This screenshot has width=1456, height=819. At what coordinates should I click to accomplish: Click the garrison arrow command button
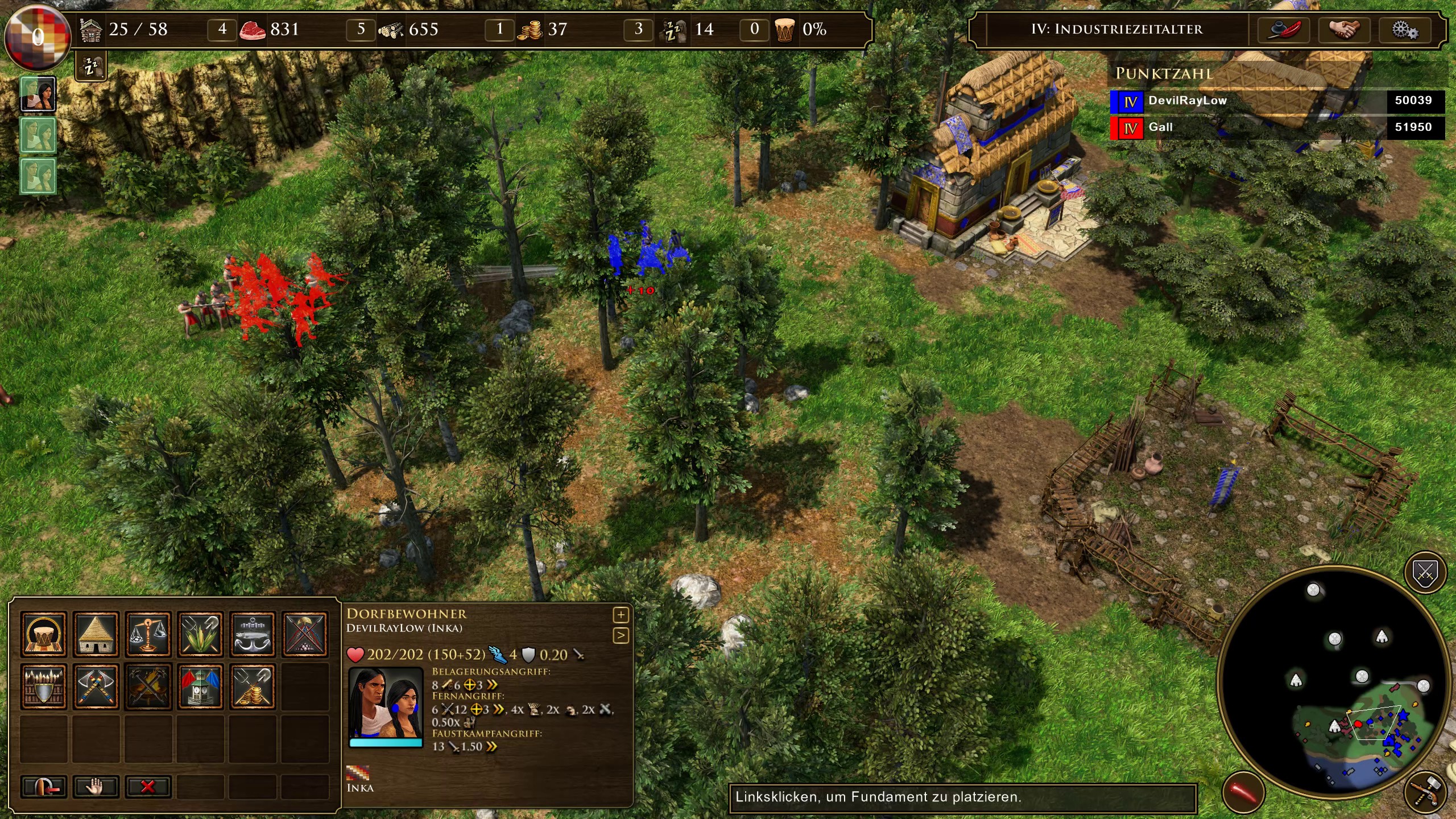[x=44, y=787]
